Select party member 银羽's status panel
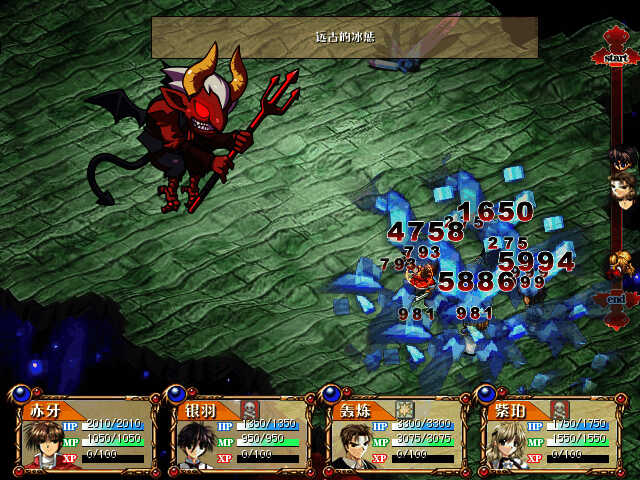640x480 pixels. click(x=240, y=435)
